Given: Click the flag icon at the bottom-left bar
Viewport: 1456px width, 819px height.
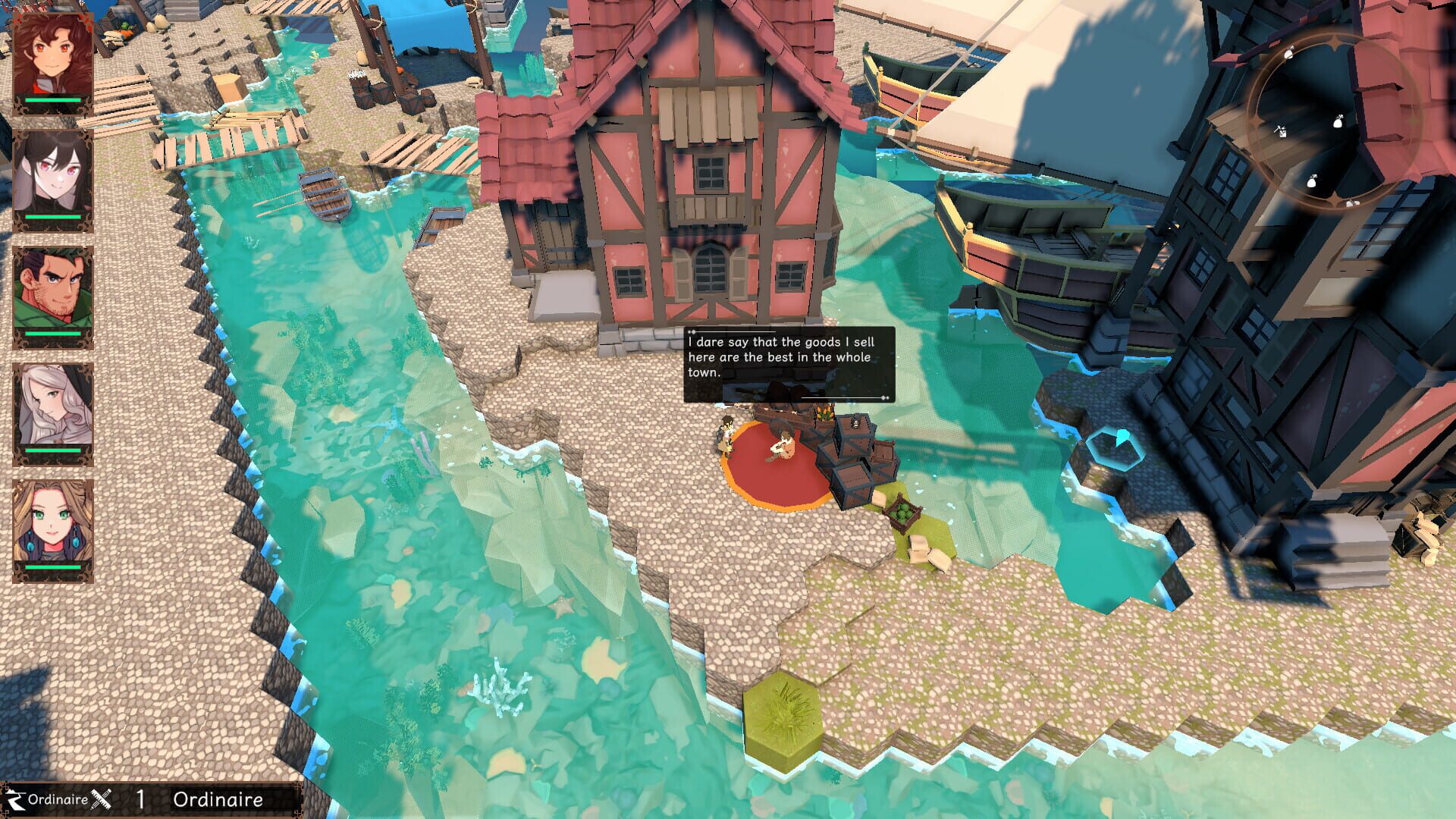Looking at the screenshot, I should coord(15,800).
